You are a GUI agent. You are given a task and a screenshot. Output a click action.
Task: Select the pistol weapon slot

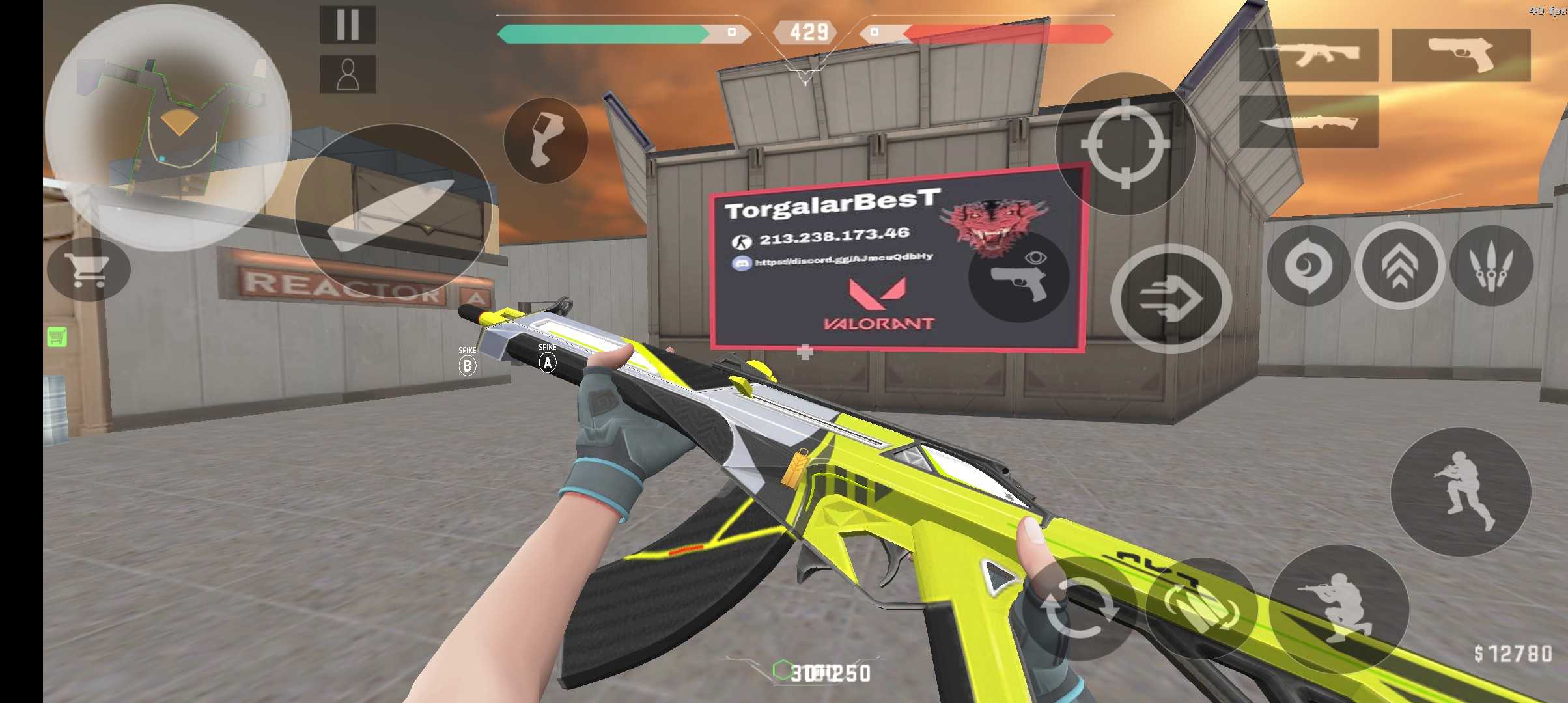click(1461, 55)
